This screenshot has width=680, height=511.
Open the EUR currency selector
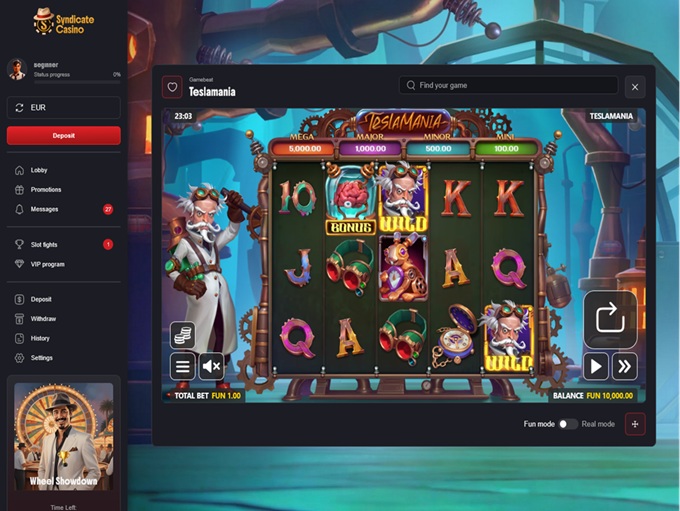coord(63,107)
